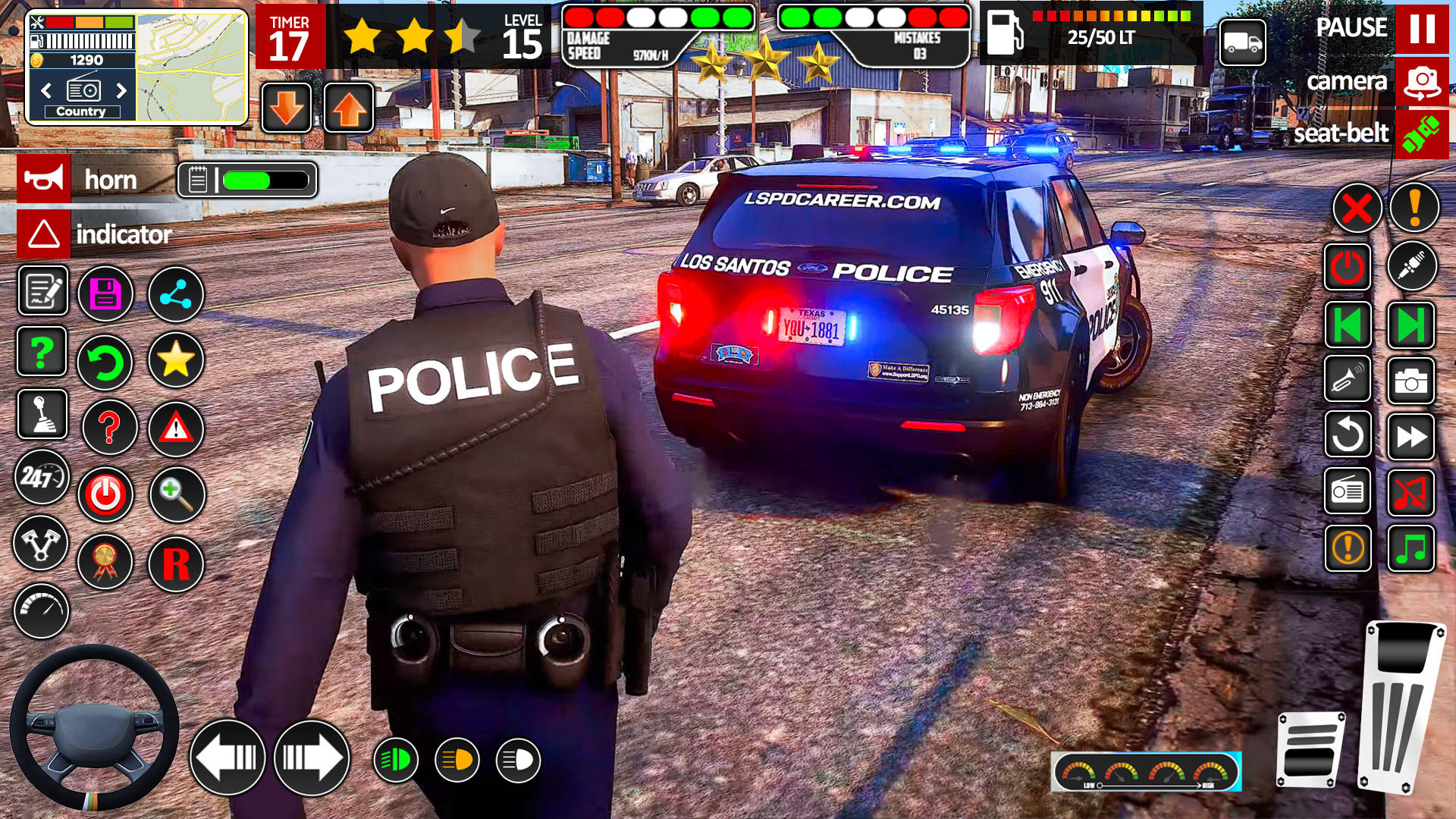Activate the indicator button

point(43,234)
